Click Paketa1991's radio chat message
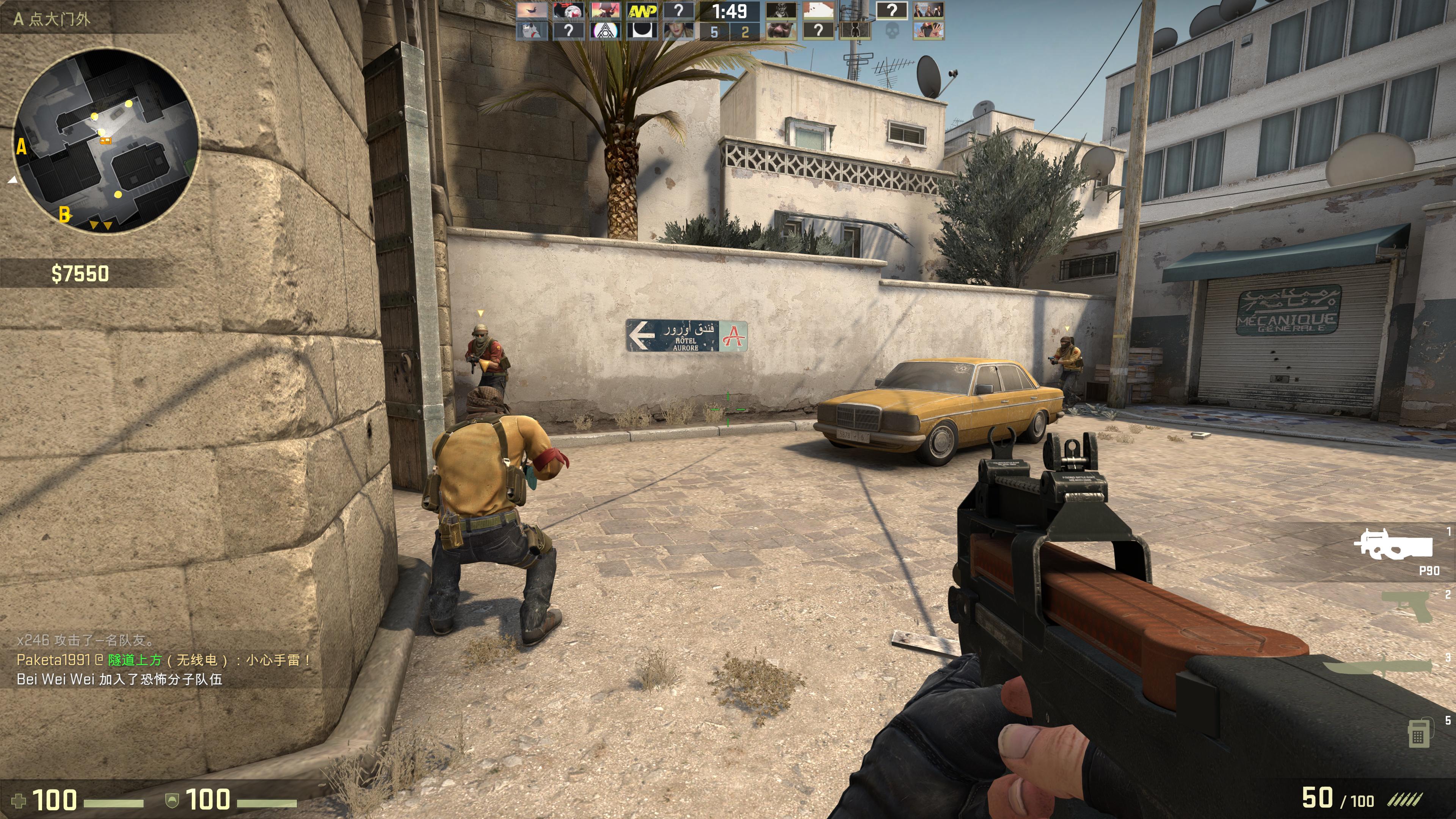Screen dimensions: 1456x819 click(164, 660)
